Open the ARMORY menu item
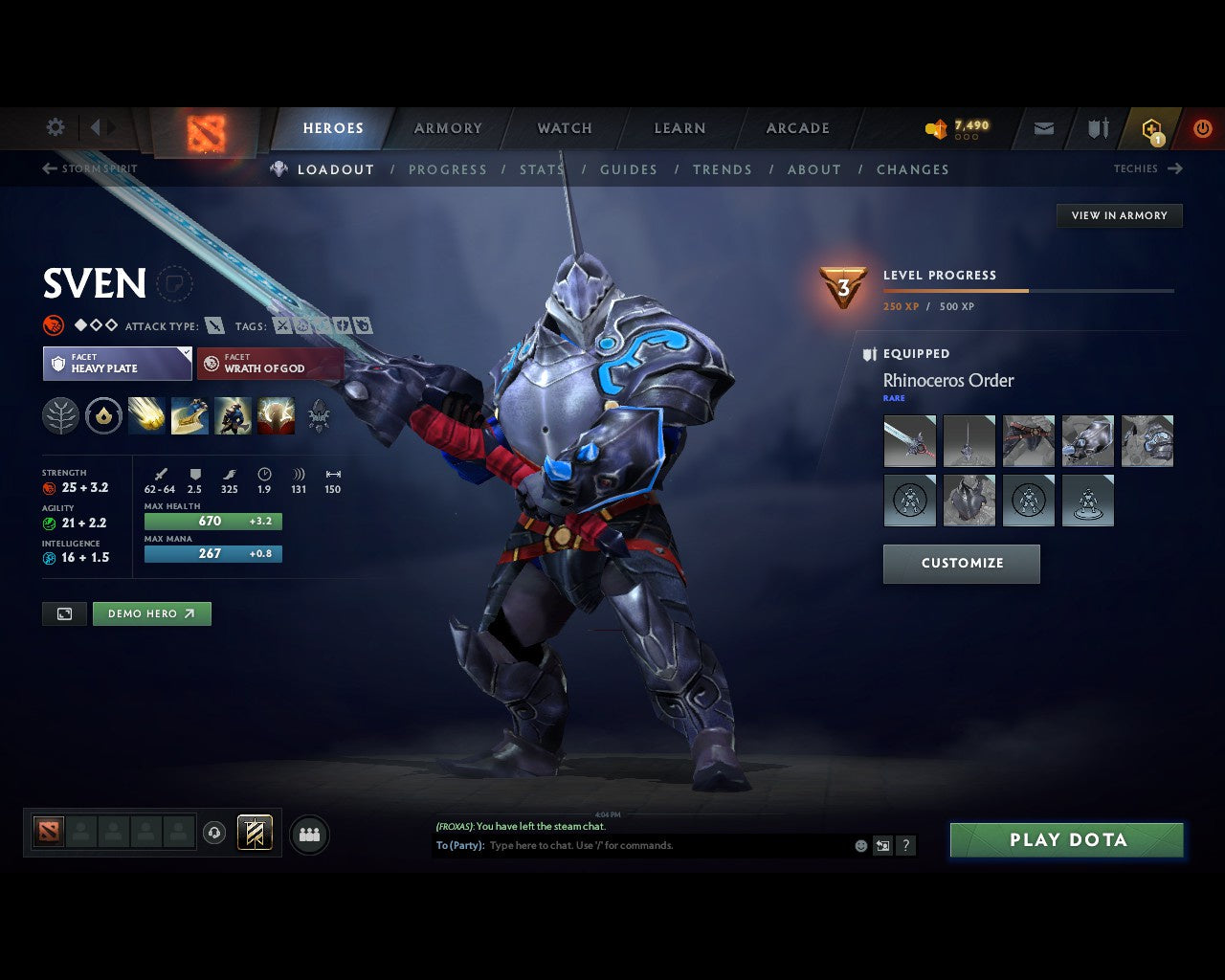Screen dimensions: 1225x980 [x=447, y=127]
